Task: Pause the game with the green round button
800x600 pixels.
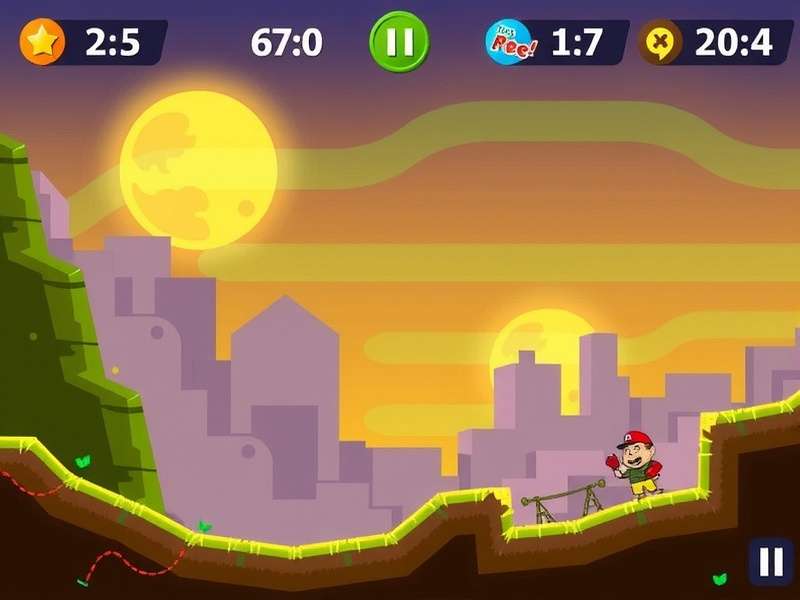Action: [399, 42]
